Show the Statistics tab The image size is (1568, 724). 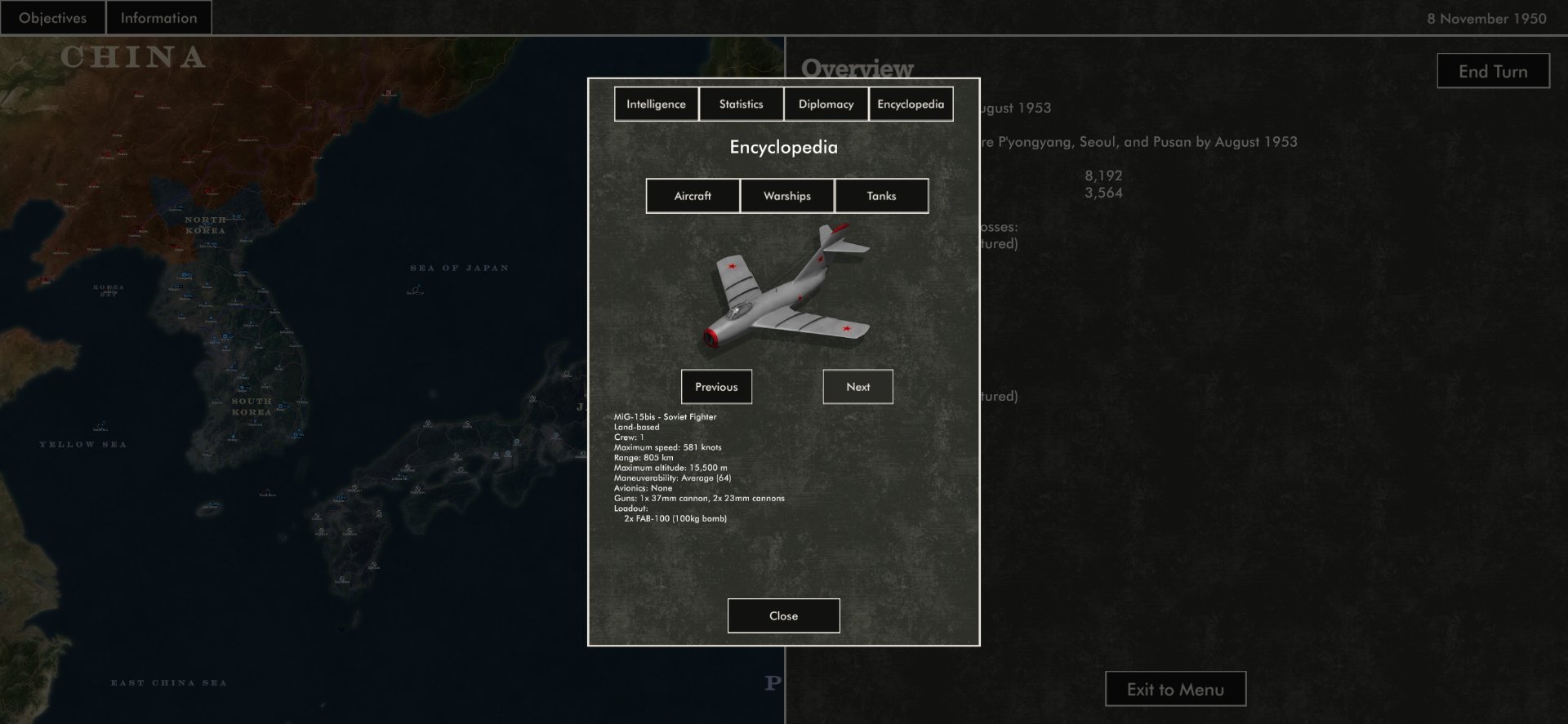741,104
